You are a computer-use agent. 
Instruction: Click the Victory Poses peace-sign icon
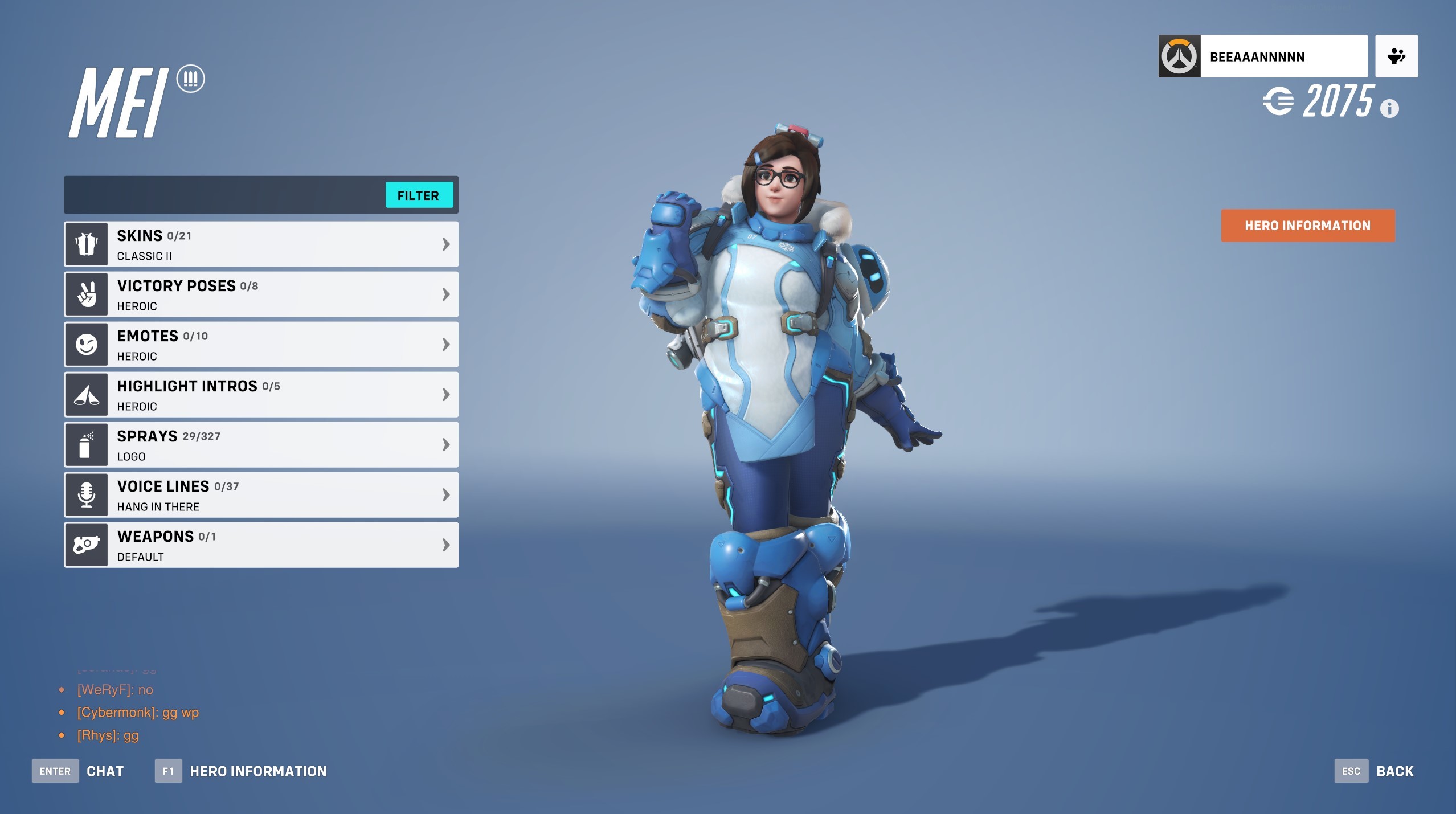86,294
